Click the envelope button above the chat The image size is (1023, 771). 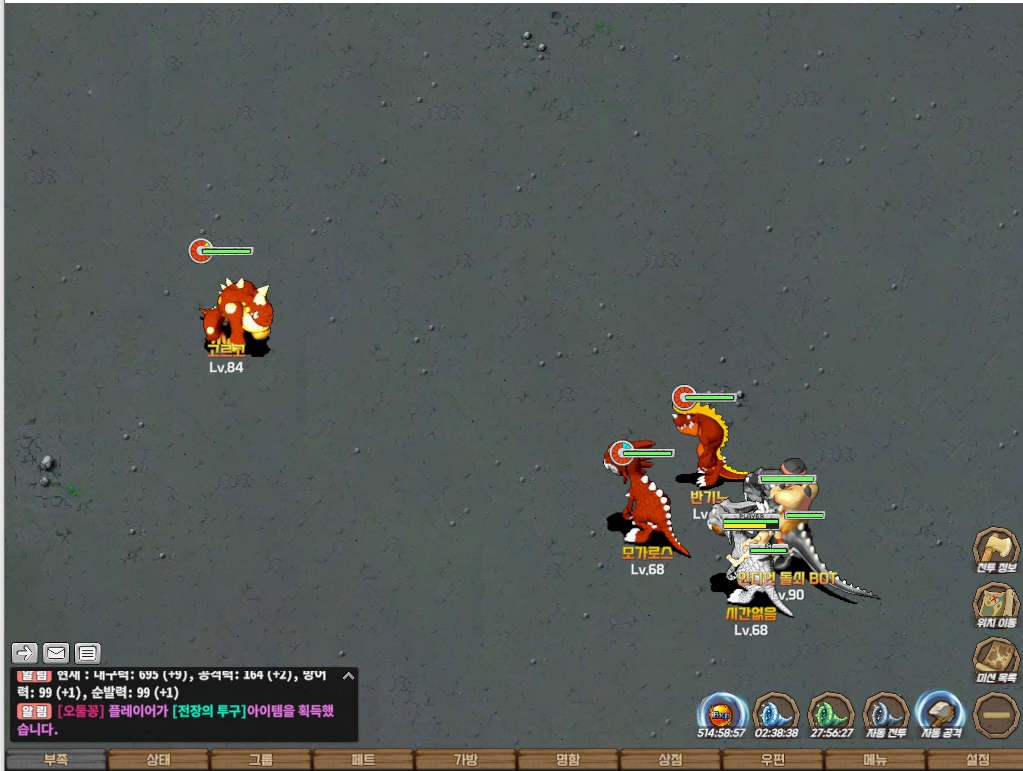[56, 653]
